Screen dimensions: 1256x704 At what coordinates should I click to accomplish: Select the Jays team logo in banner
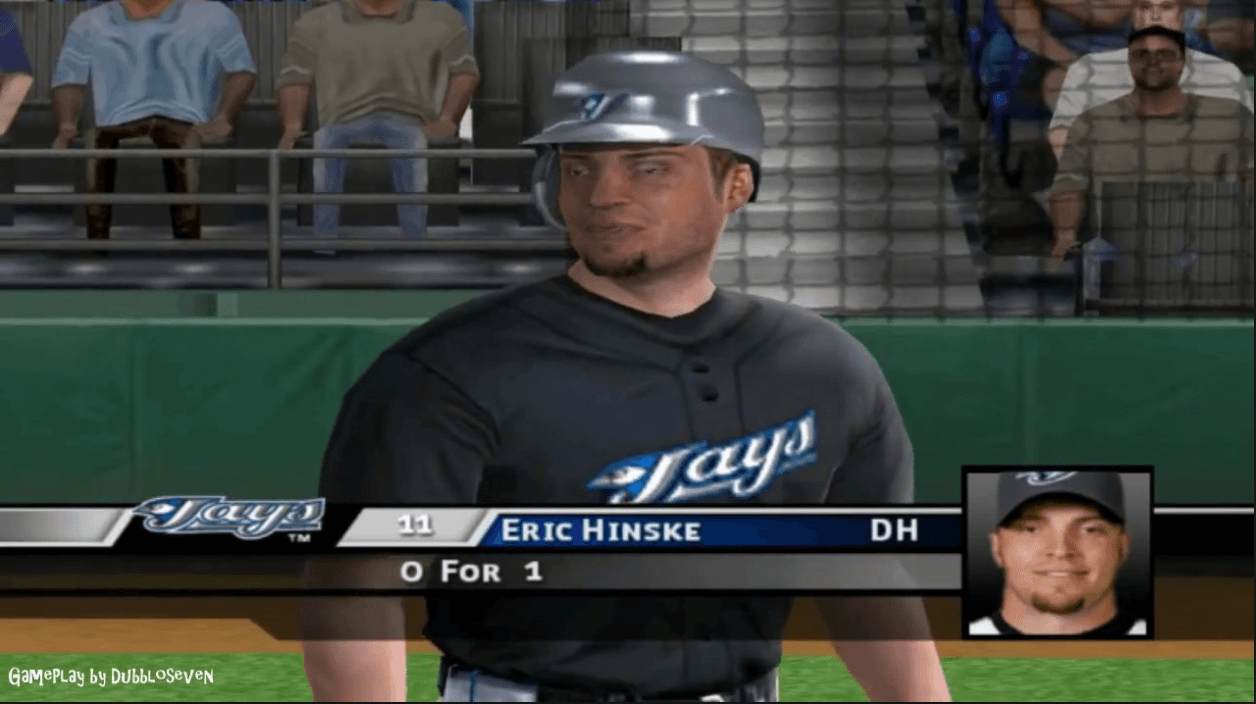pos(229,519)
